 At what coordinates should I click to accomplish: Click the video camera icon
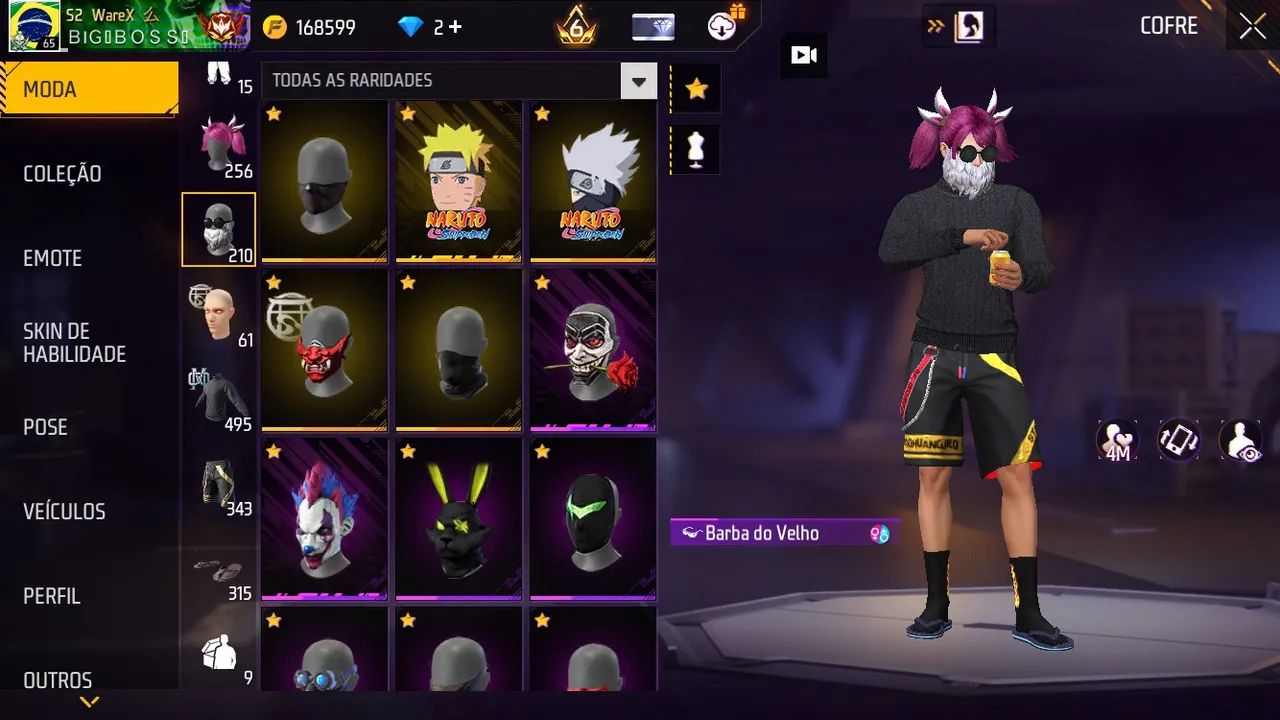tap(804, 55)
